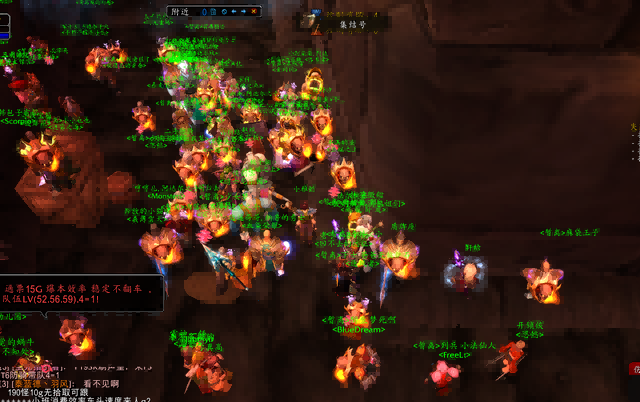Open player name 泰瑞德丶羽风 in chat
The height and width of the screenshot is (402, 640).
[x=44, y=383]
